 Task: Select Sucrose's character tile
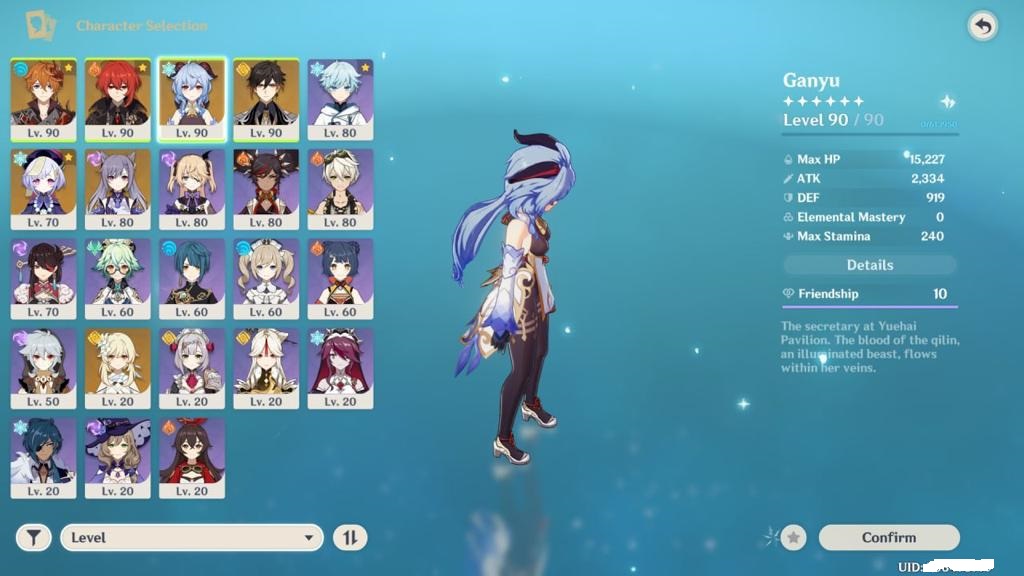tap(118, 278)
